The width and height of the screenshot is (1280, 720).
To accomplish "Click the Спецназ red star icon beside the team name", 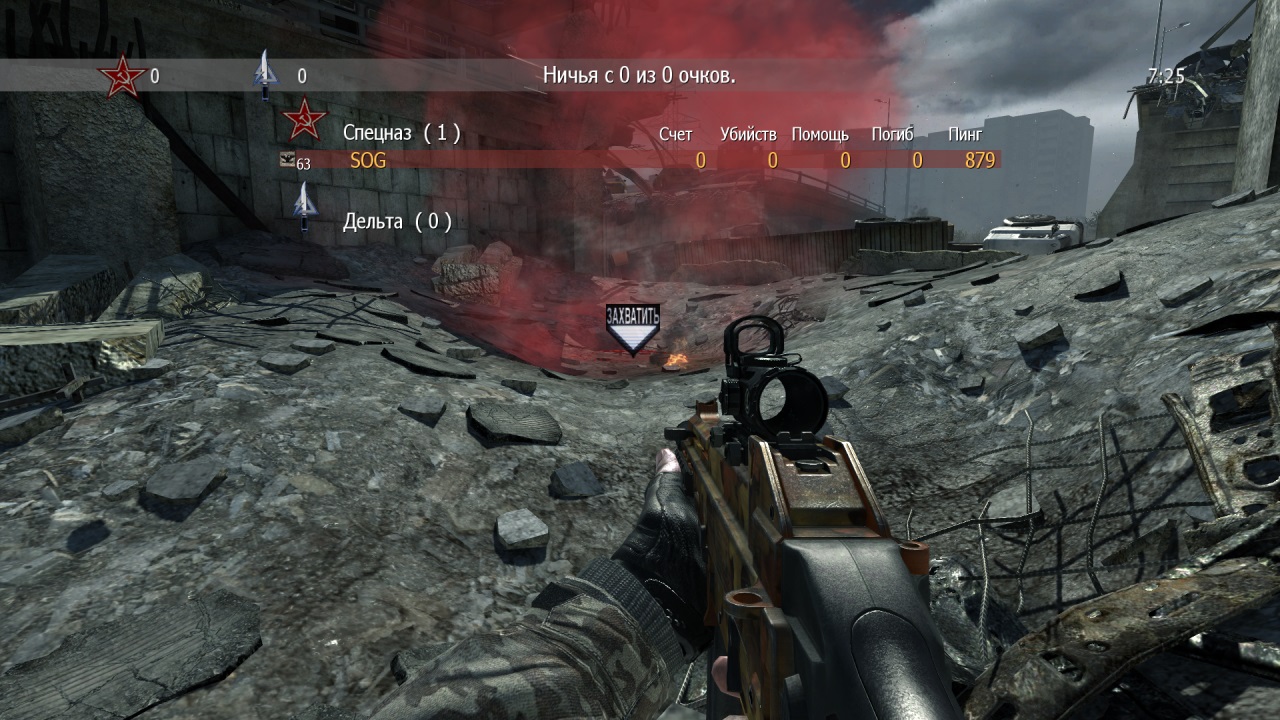I will click(305, 120).
